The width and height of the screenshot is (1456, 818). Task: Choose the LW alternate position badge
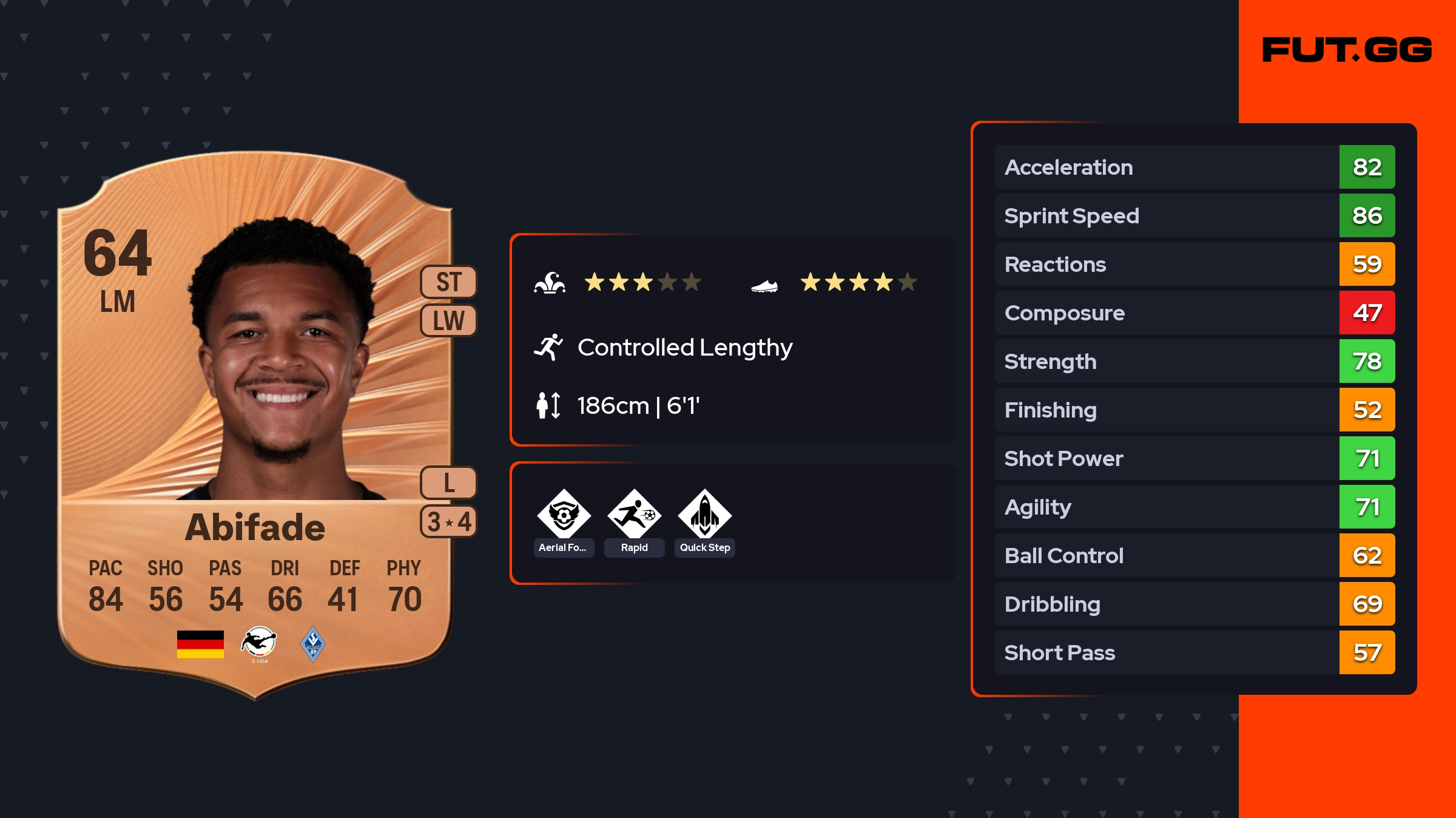tap(449, 320)
